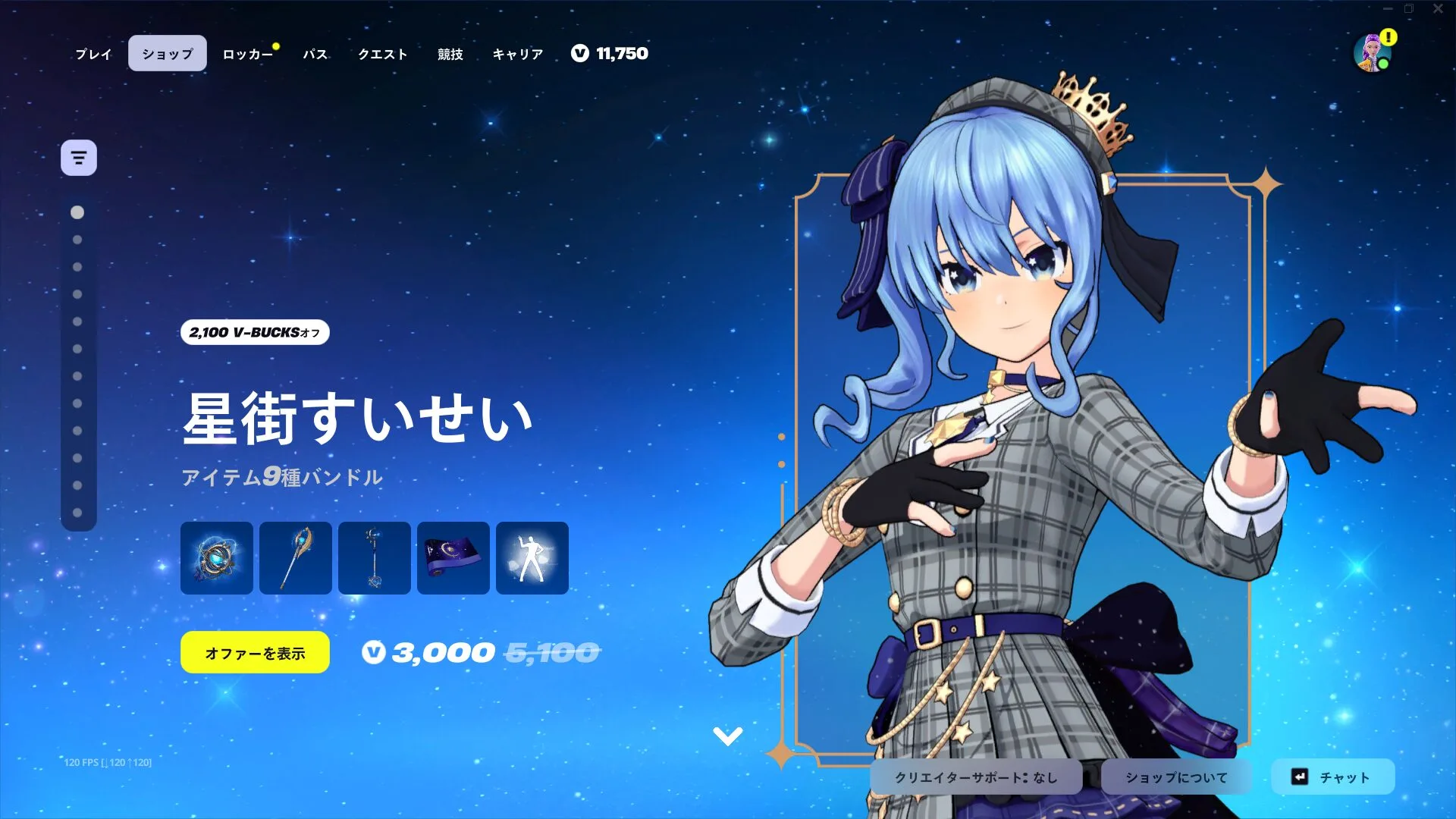Open the V-Bucks balance display
This screenshot has width=1456, height=819.
click(611, 53)
